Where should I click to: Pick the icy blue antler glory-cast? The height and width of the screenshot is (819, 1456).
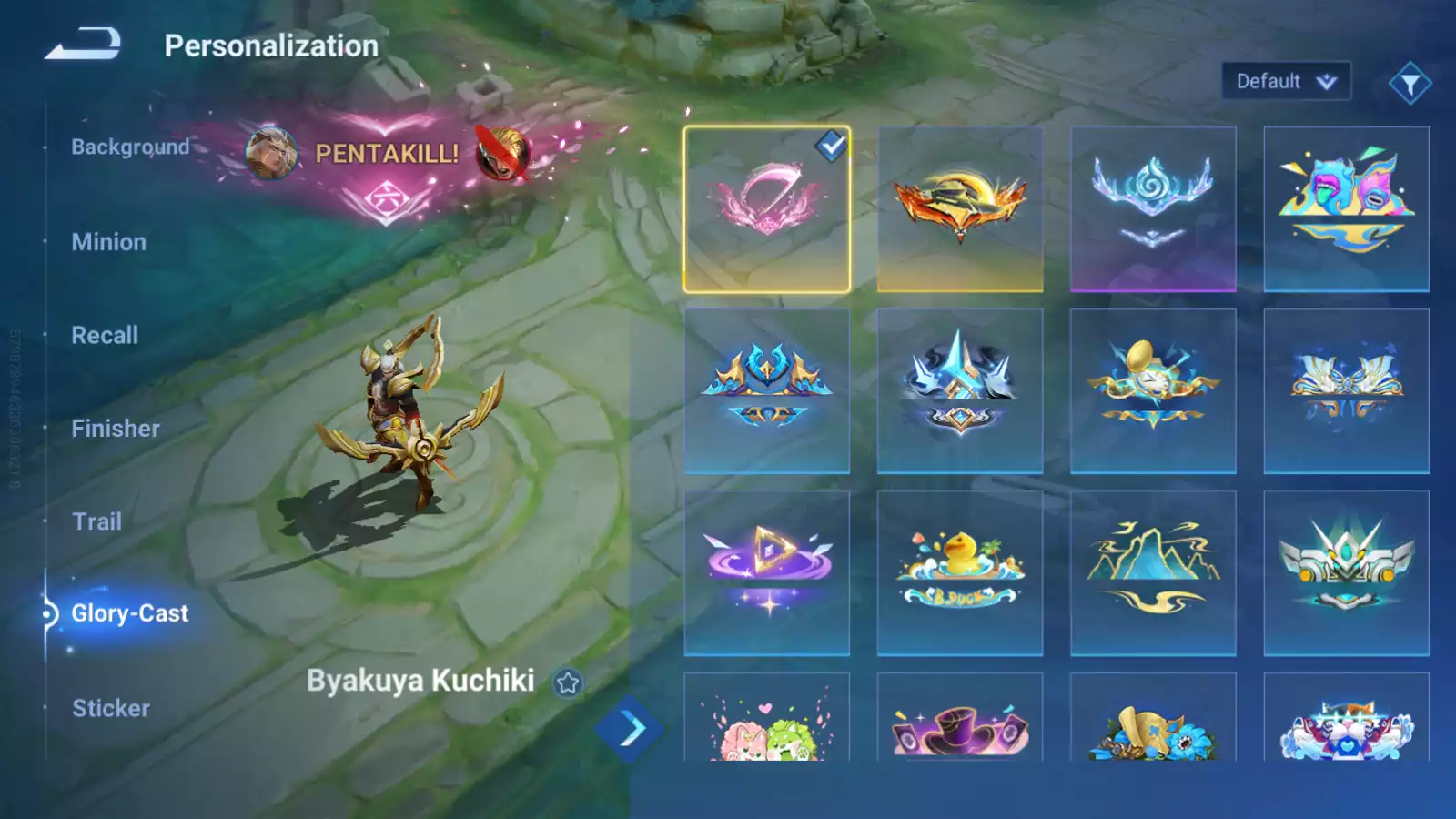point(1153,209)
